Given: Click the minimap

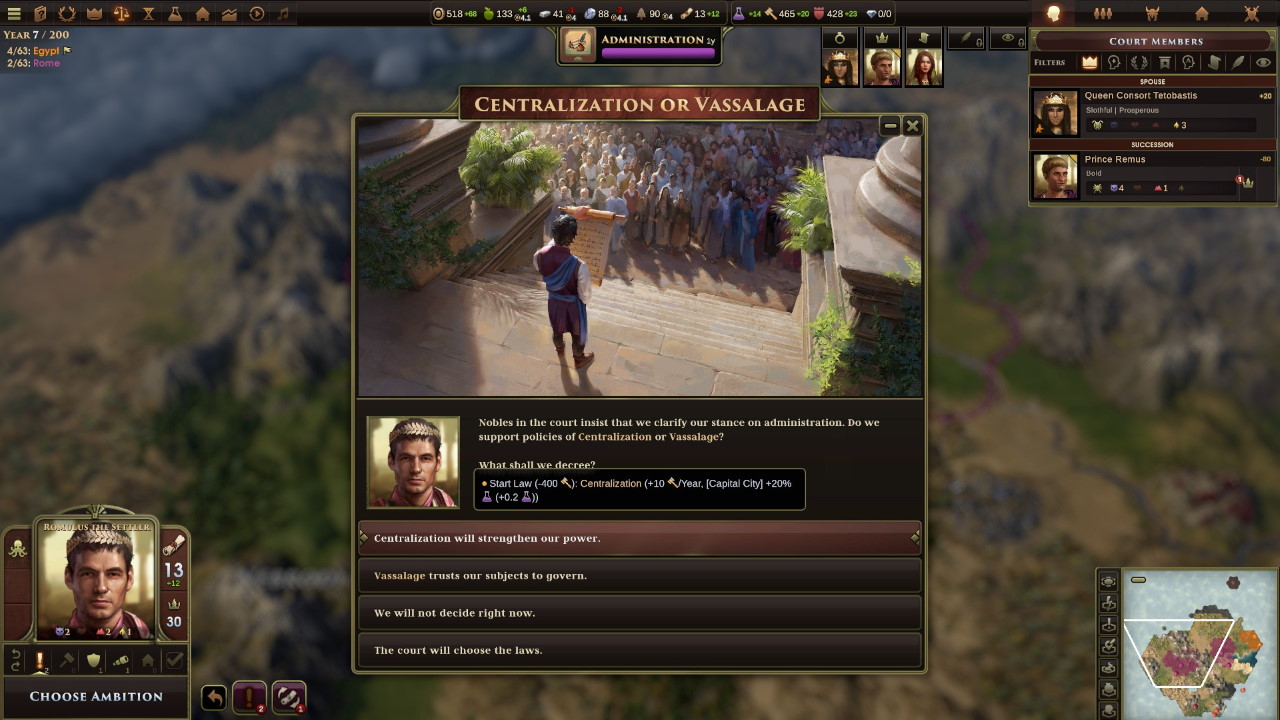Looking at the screenshot, I should point(1190,642).
